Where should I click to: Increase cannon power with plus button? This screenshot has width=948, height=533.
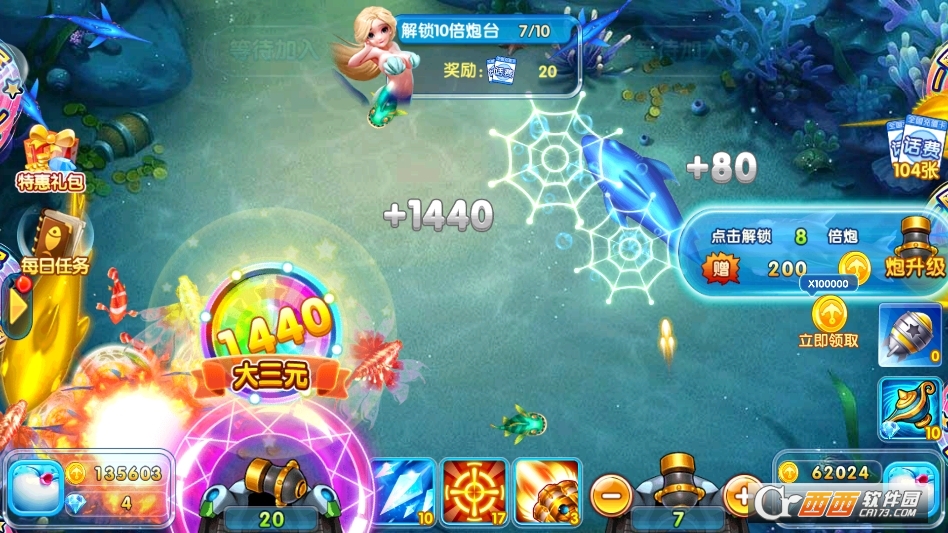(x=742, y=494)
